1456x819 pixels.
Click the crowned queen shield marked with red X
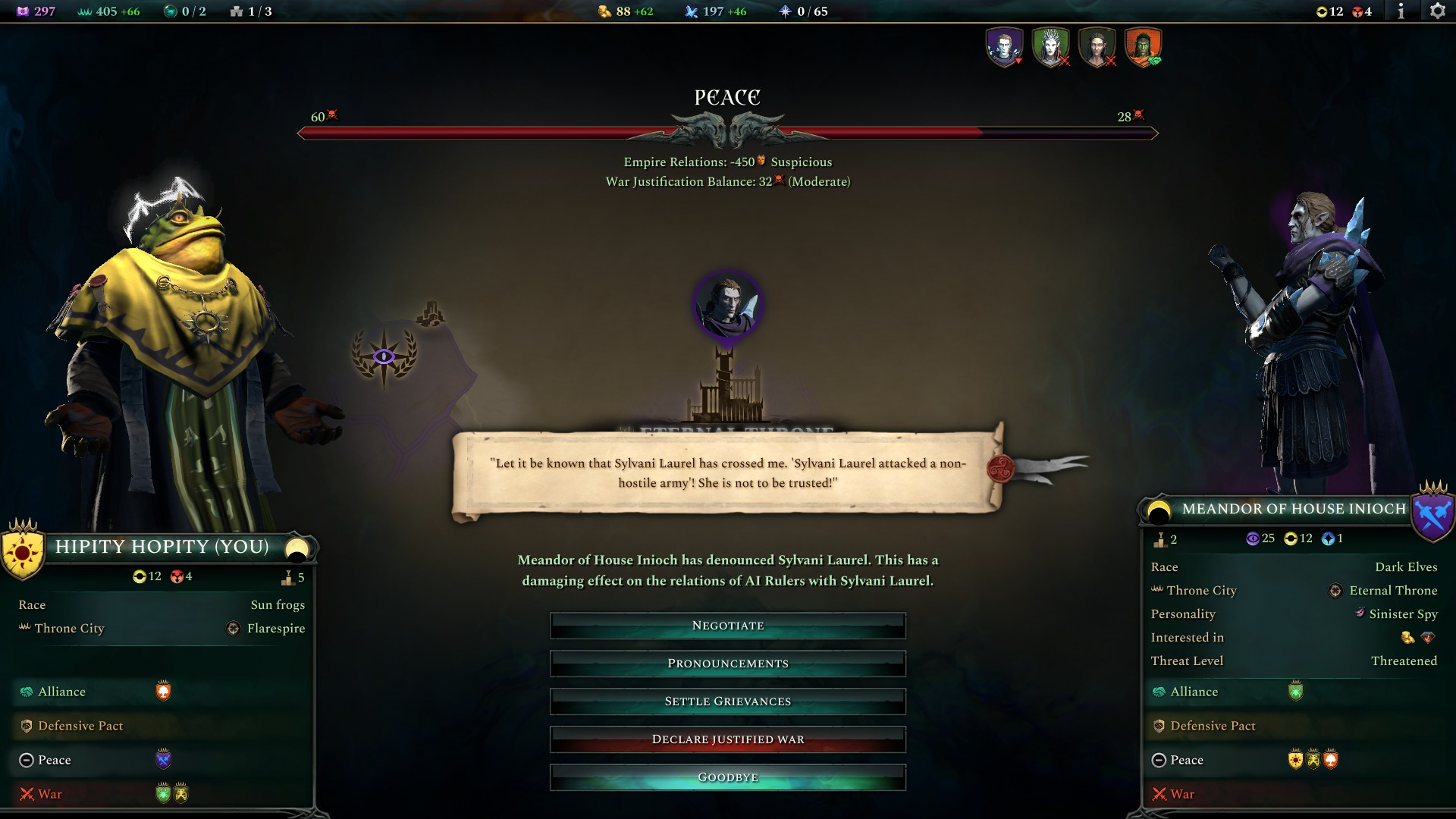1051,45
